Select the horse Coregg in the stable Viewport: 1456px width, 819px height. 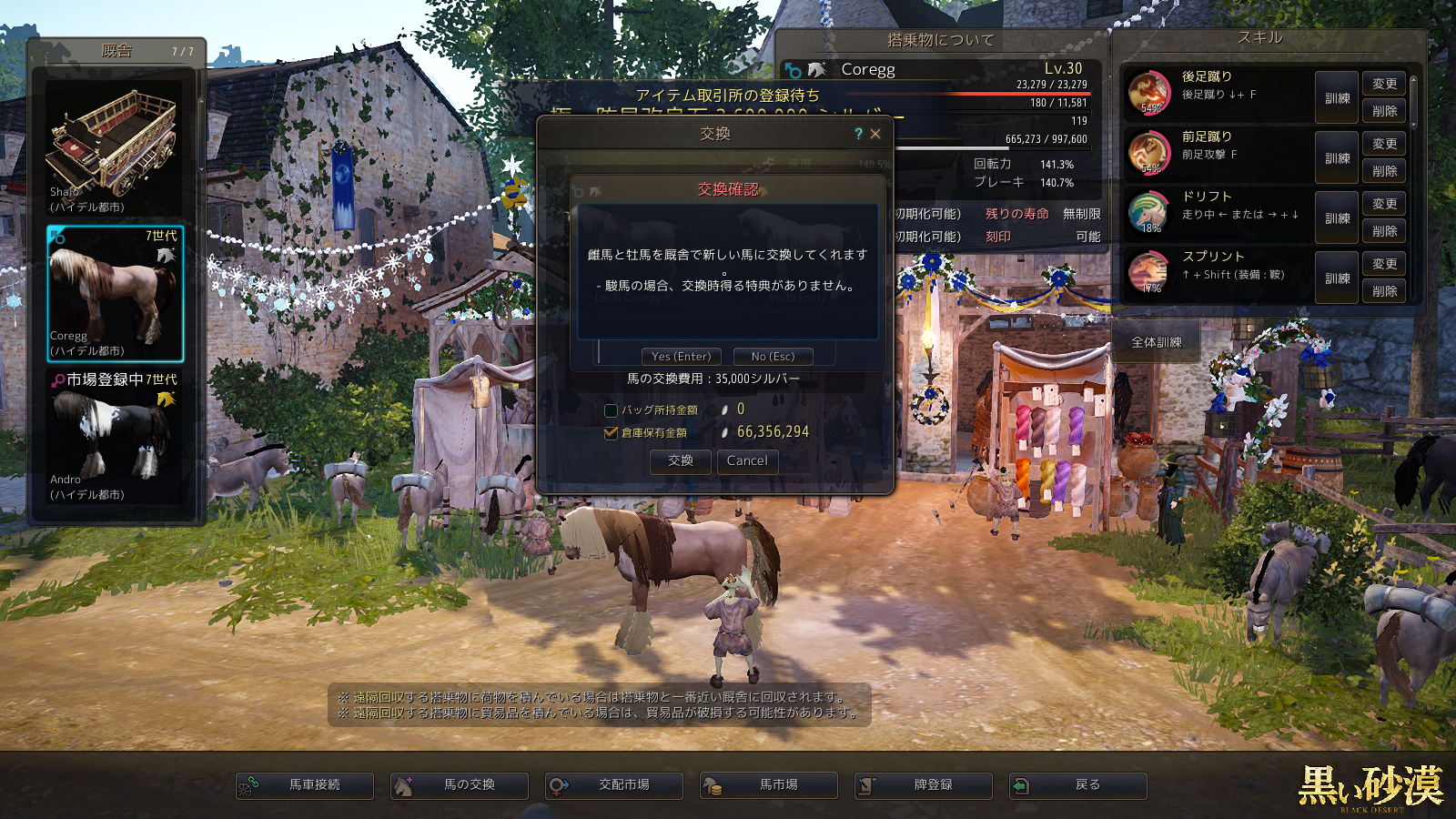(x=115, y=293)
